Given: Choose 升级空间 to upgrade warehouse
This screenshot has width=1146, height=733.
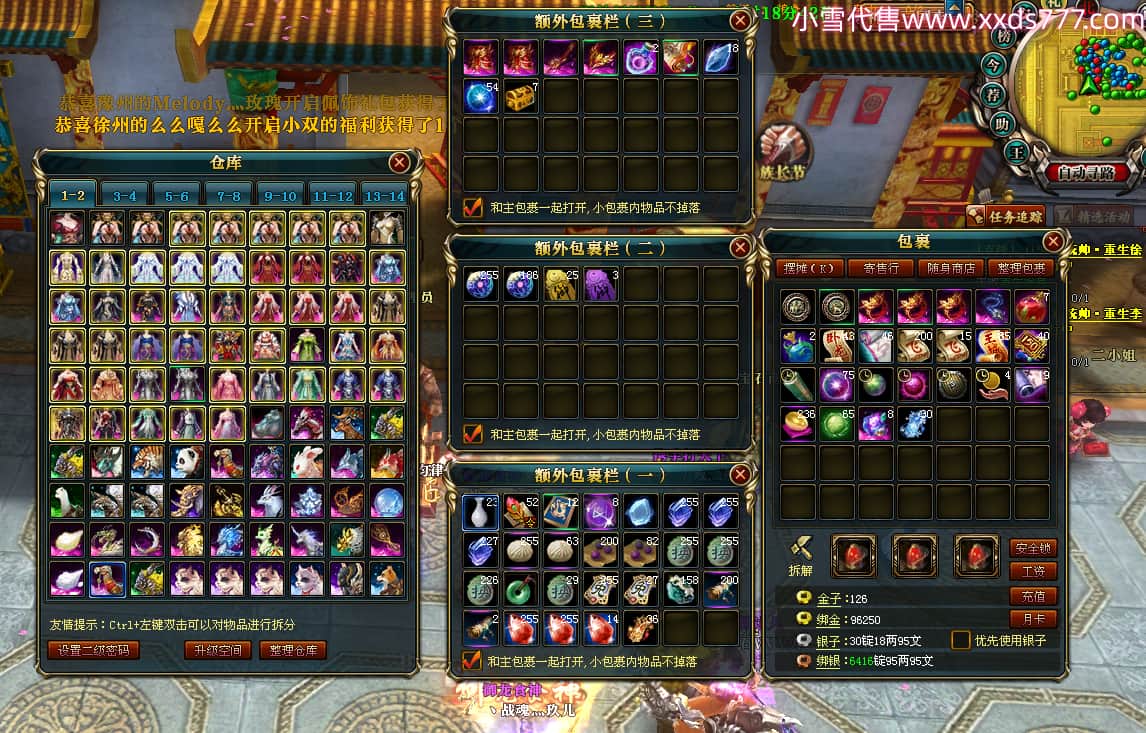Looking at the screenshot, I should tap(216, 650).
